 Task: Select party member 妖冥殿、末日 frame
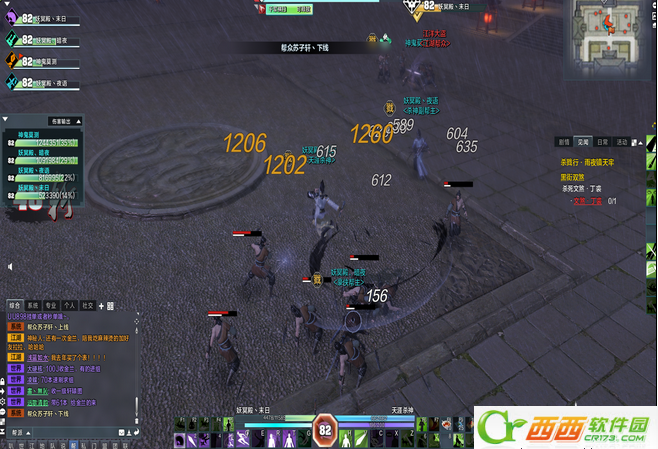click(40, 20)
